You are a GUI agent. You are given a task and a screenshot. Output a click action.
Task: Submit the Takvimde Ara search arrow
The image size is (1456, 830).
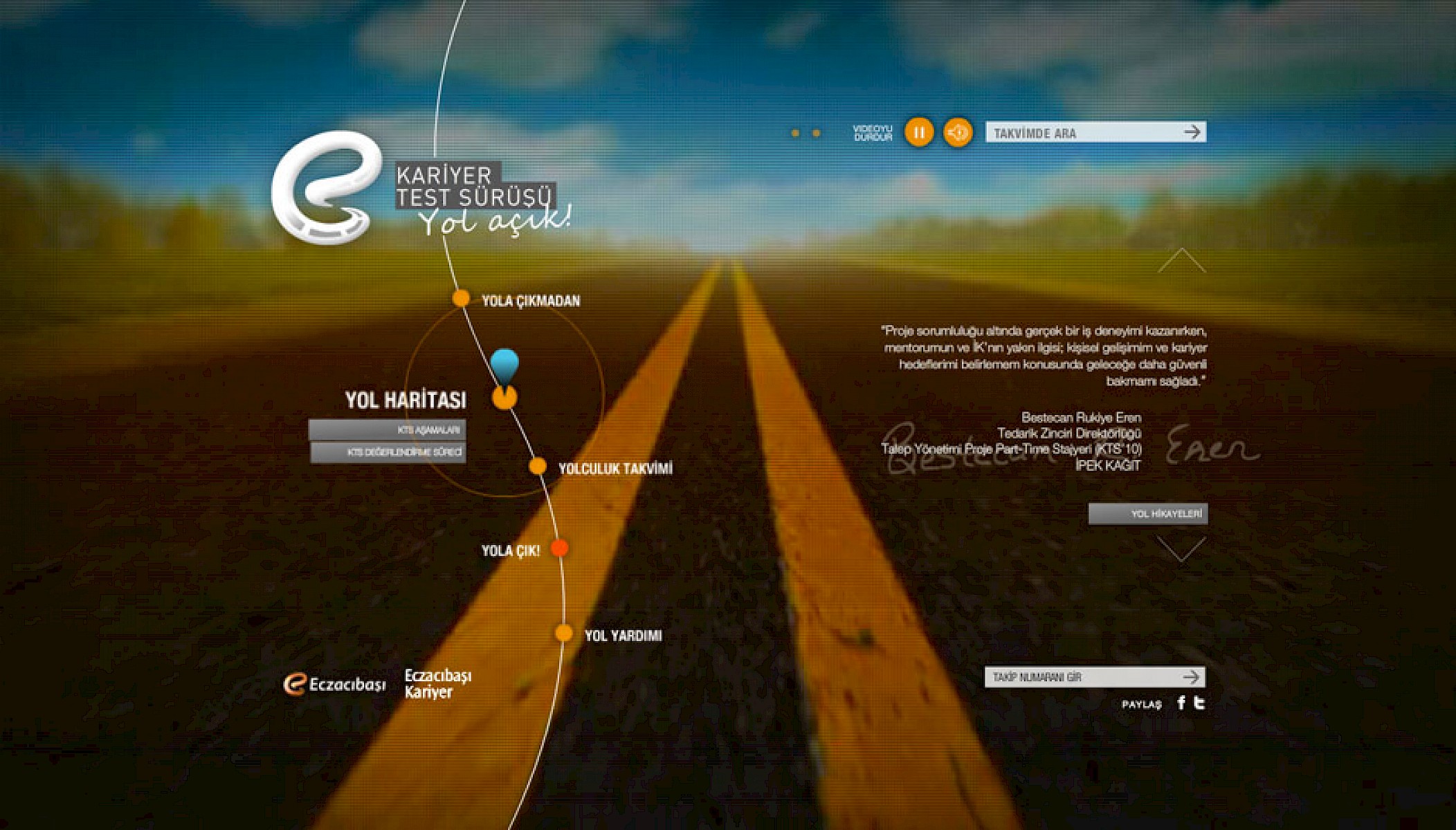pos(1192,132)
